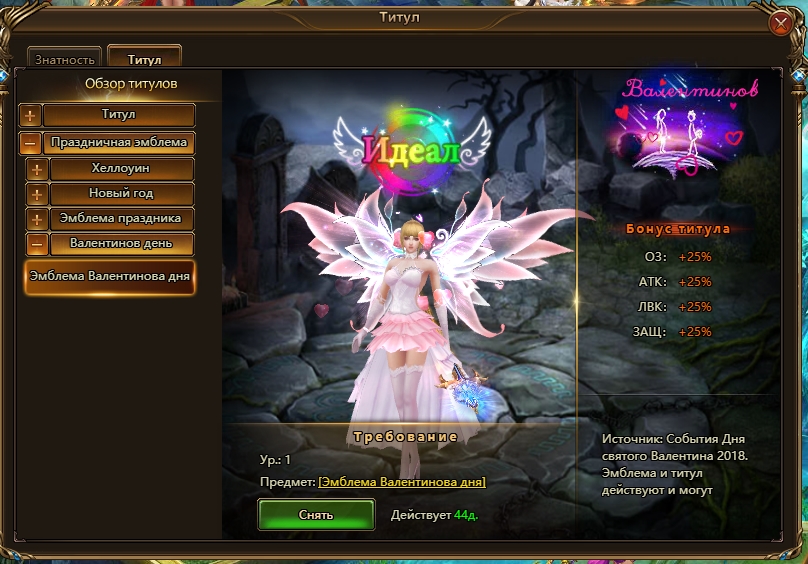Select the Титул tab
Screen dimensions: 808x564
point(144,60)
